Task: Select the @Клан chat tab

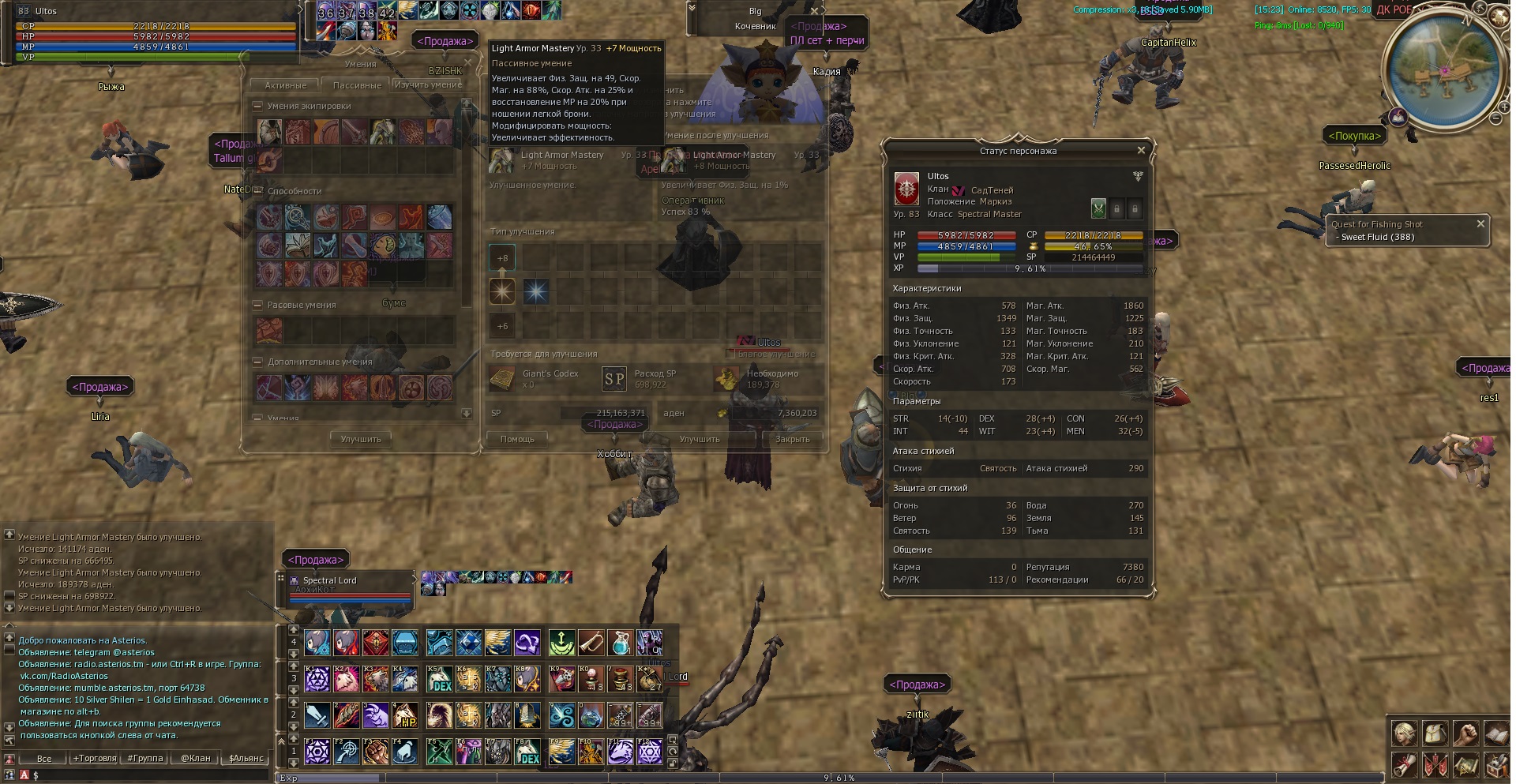Action: click(196, 758)
